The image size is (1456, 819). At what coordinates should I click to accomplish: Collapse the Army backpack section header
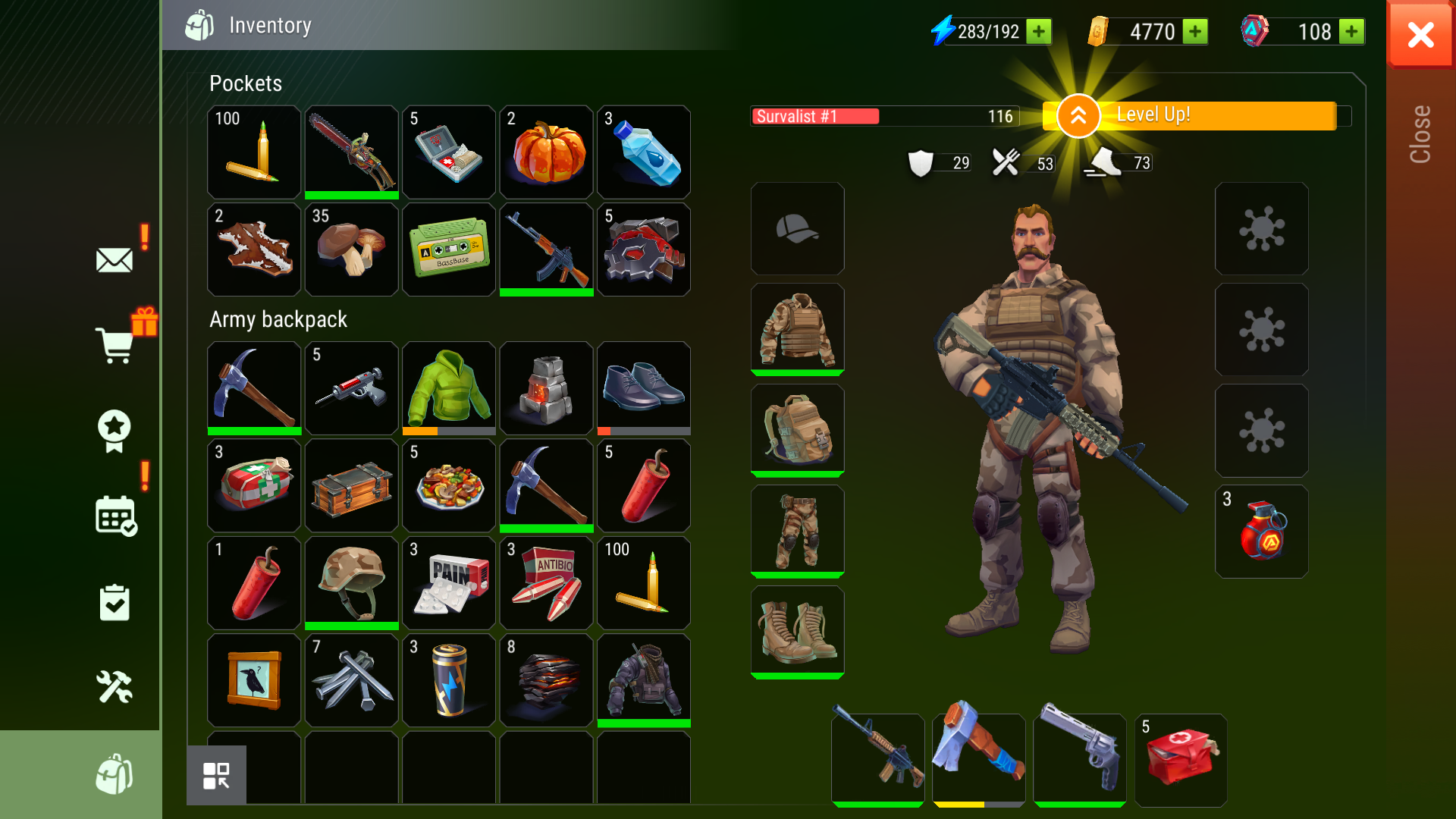tap(279, 319)
